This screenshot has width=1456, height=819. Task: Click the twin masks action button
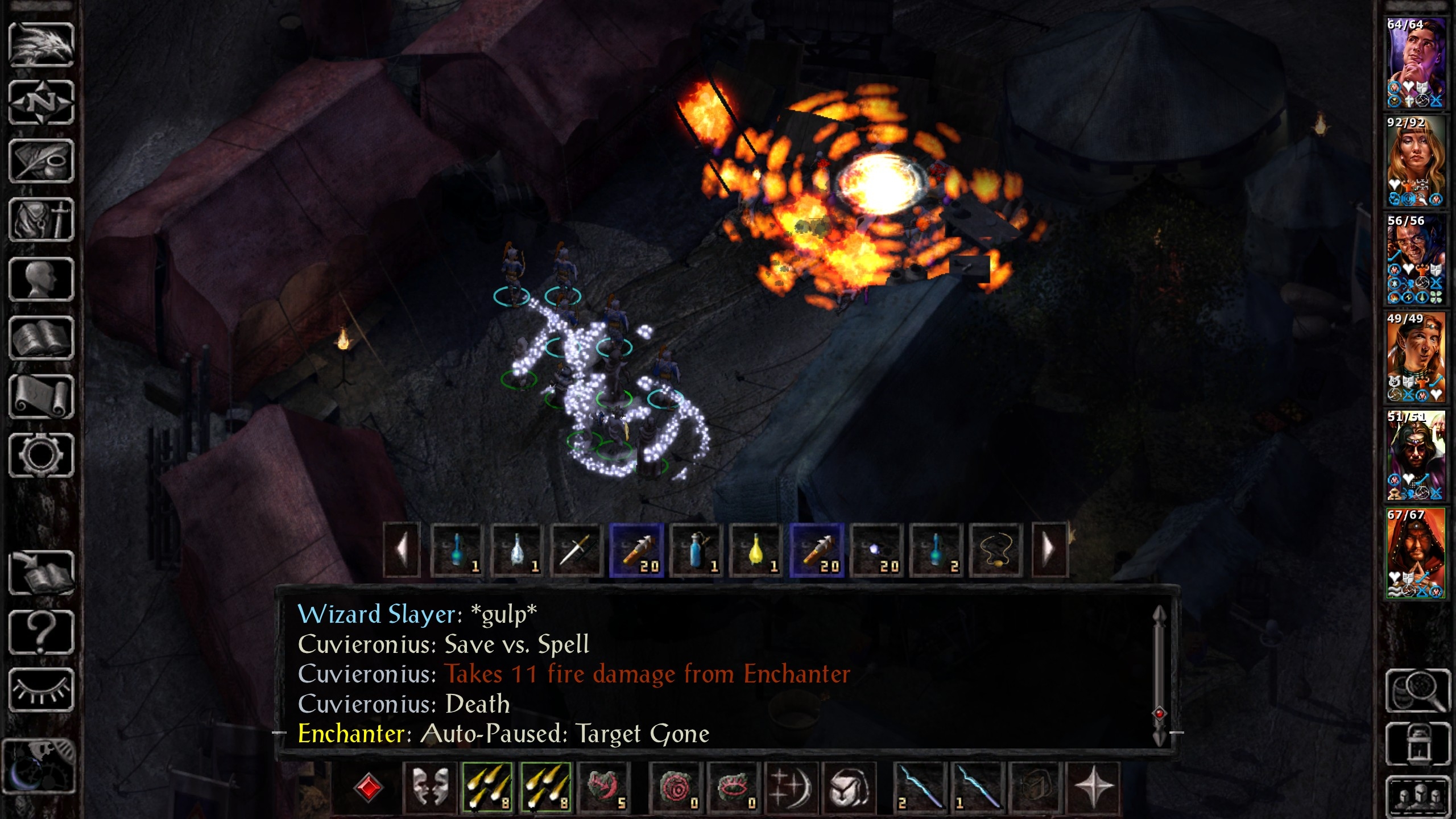430,788
